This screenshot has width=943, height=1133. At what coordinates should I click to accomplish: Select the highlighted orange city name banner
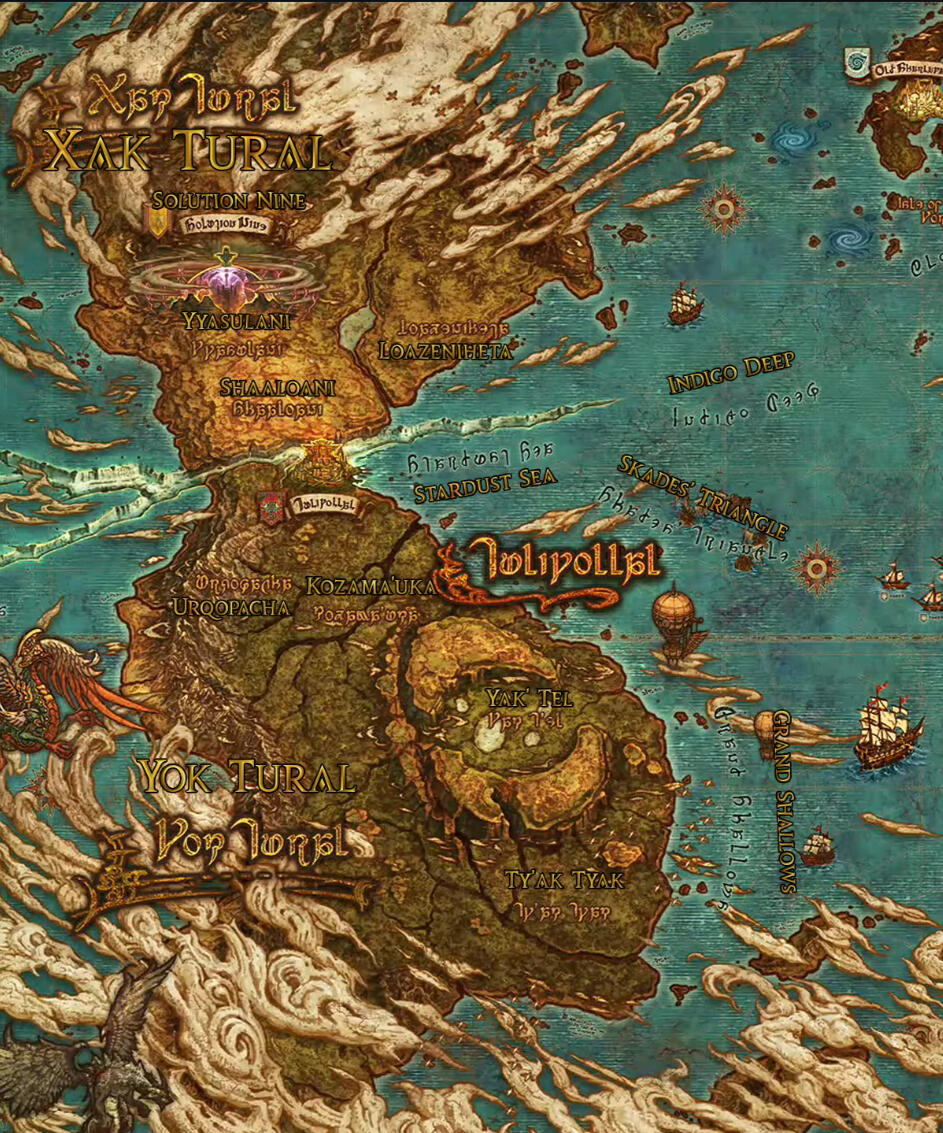[560, 563]
